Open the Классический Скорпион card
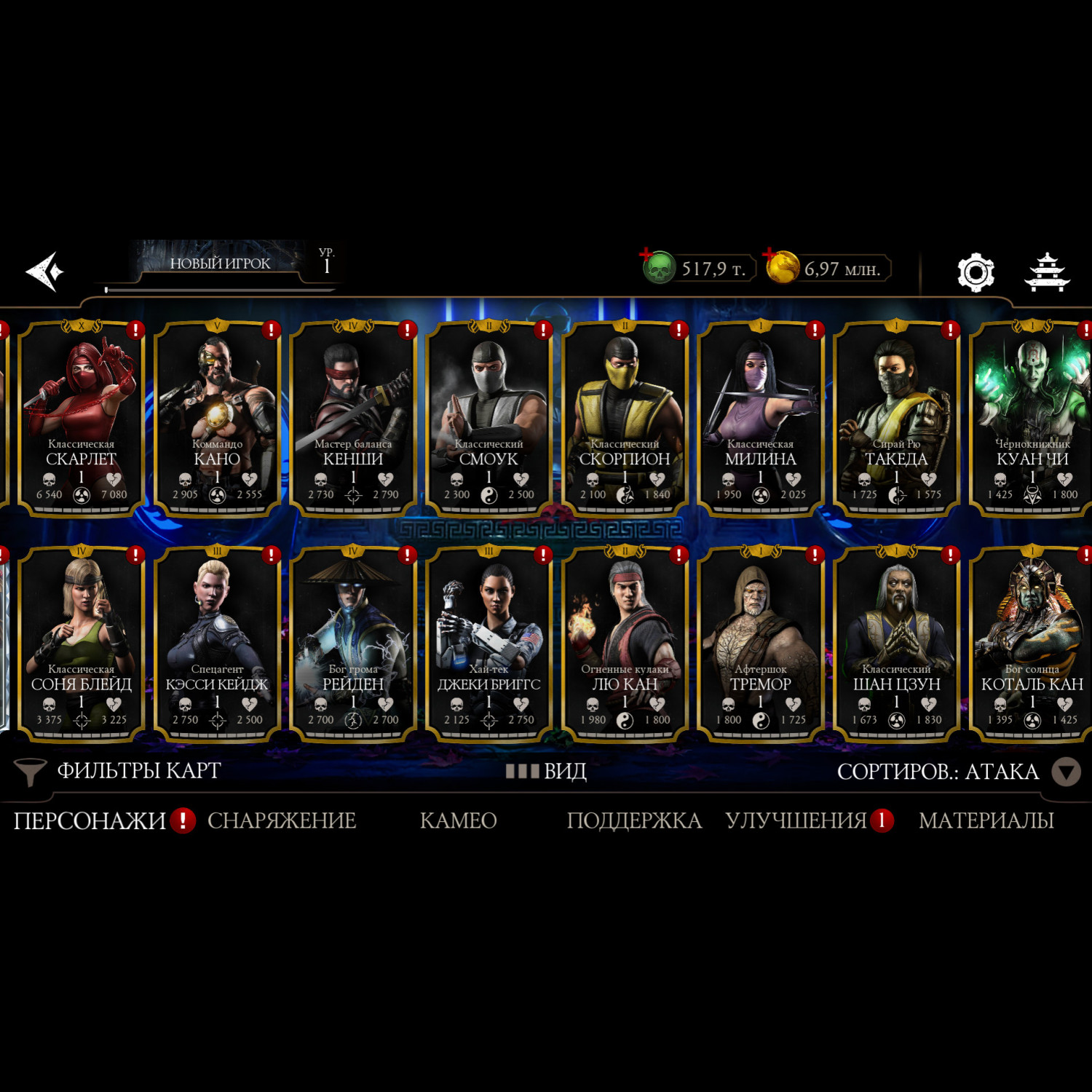This screenshot has width=1092, height=1092. coord(625,419)
